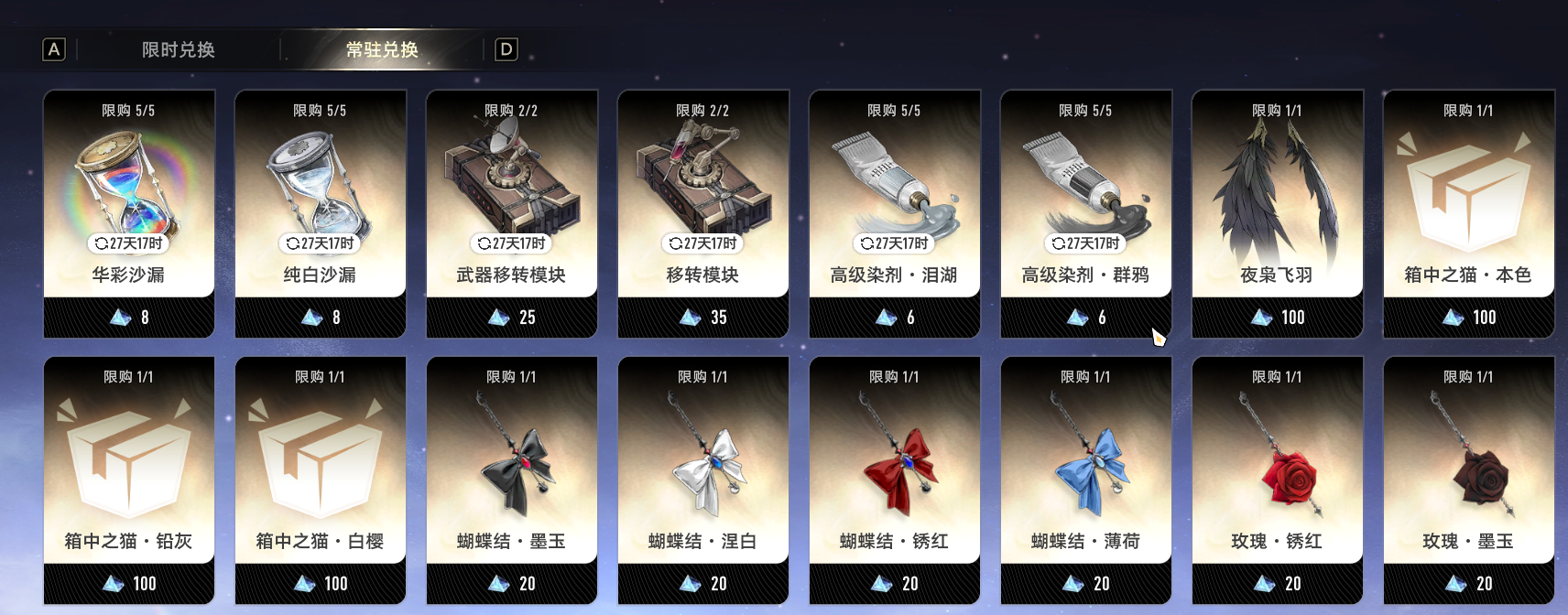Choose the 华彩沙漏 rainbow hourglass item
1568x615 pixels.
[129, 201]
